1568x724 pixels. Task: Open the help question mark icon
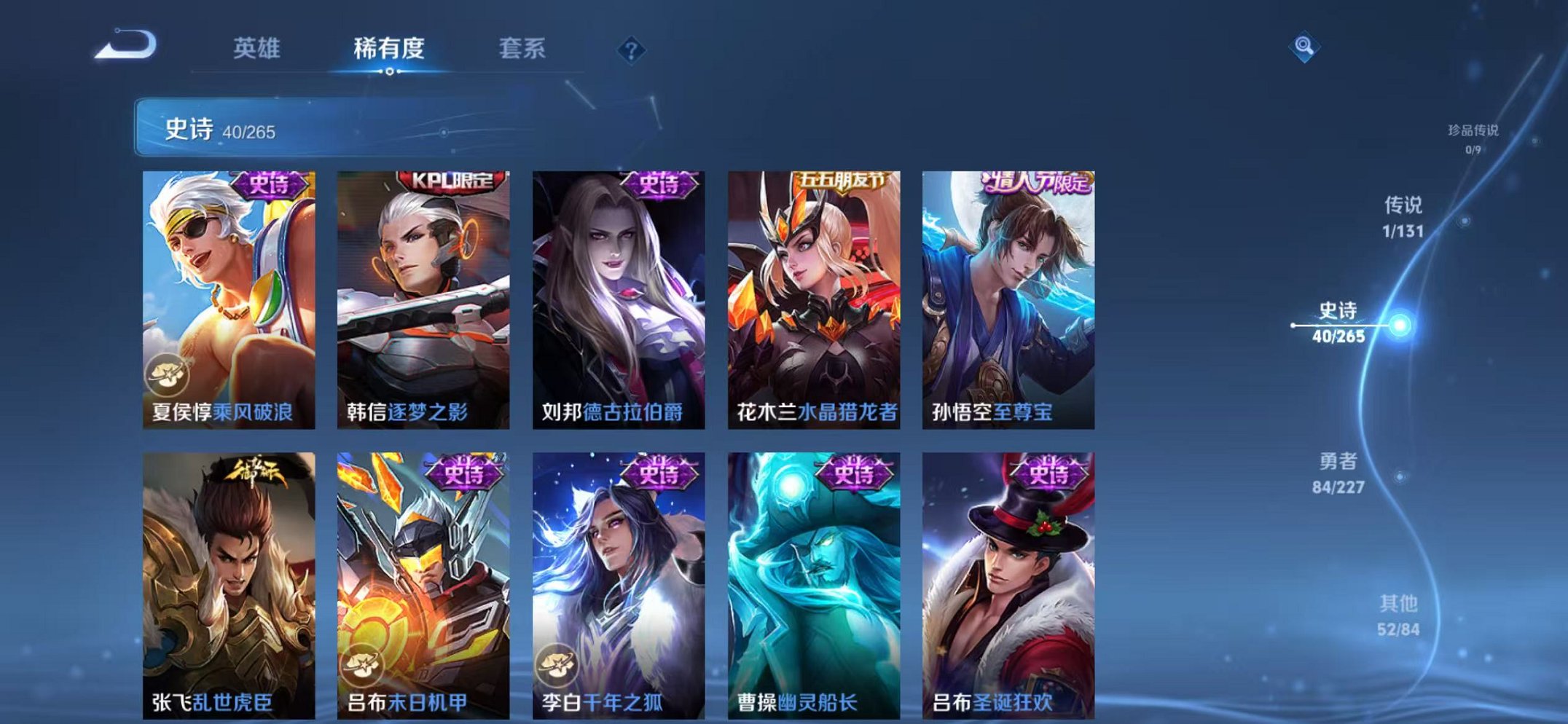click(x=632, y=50)
